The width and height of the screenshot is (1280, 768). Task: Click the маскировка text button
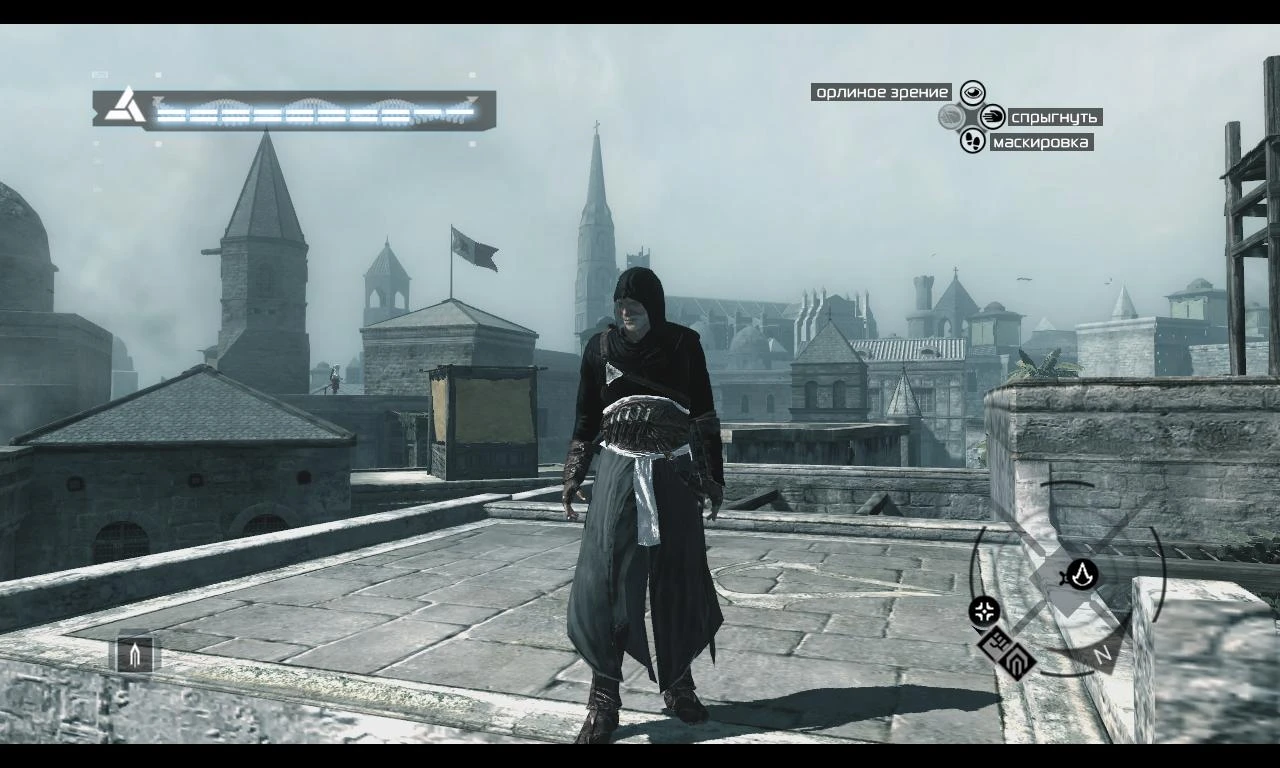click(x=1040, y=142)
